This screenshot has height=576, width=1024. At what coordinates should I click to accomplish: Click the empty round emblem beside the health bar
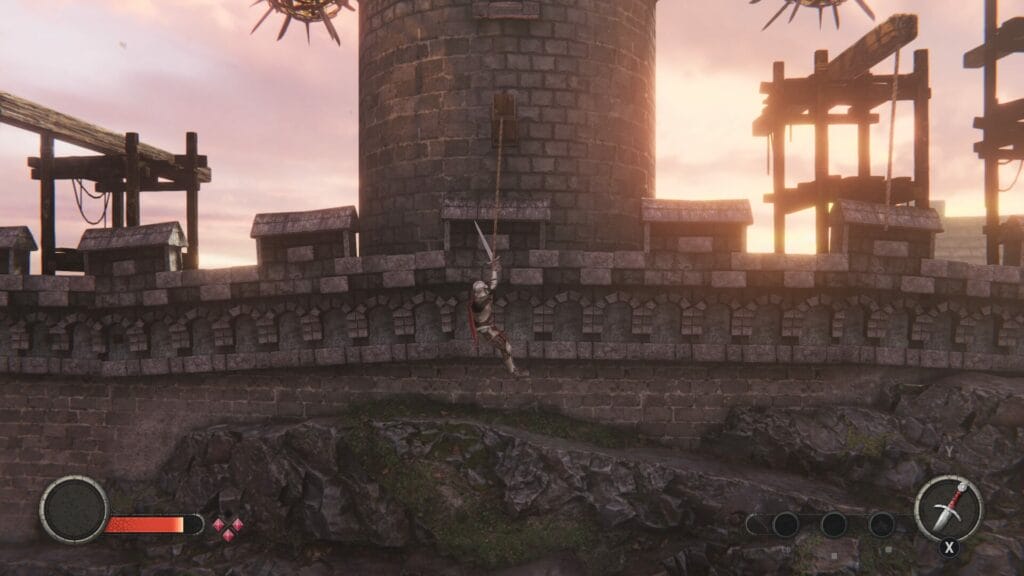pyautogui.click(x=74, y=509)
